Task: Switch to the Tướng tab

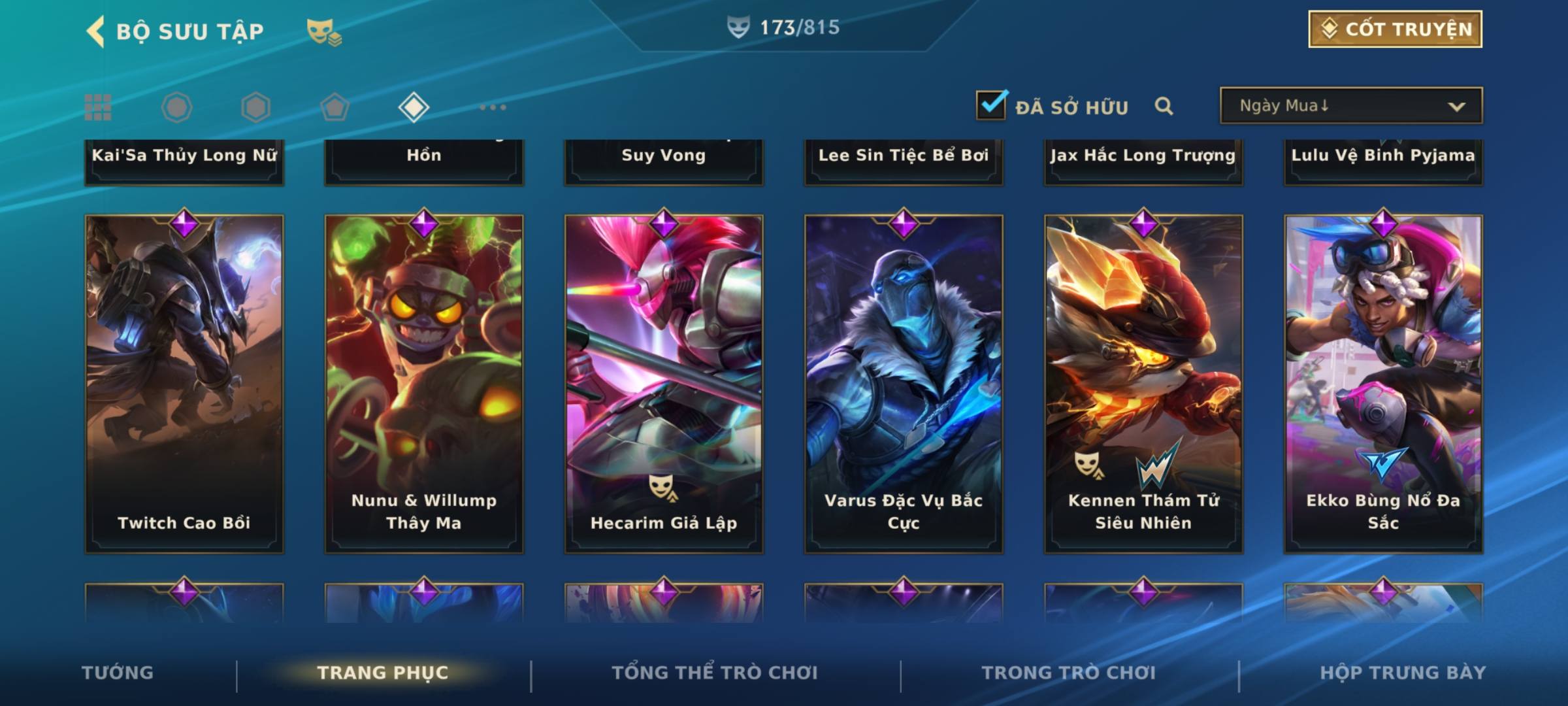Action: point(118,673)
